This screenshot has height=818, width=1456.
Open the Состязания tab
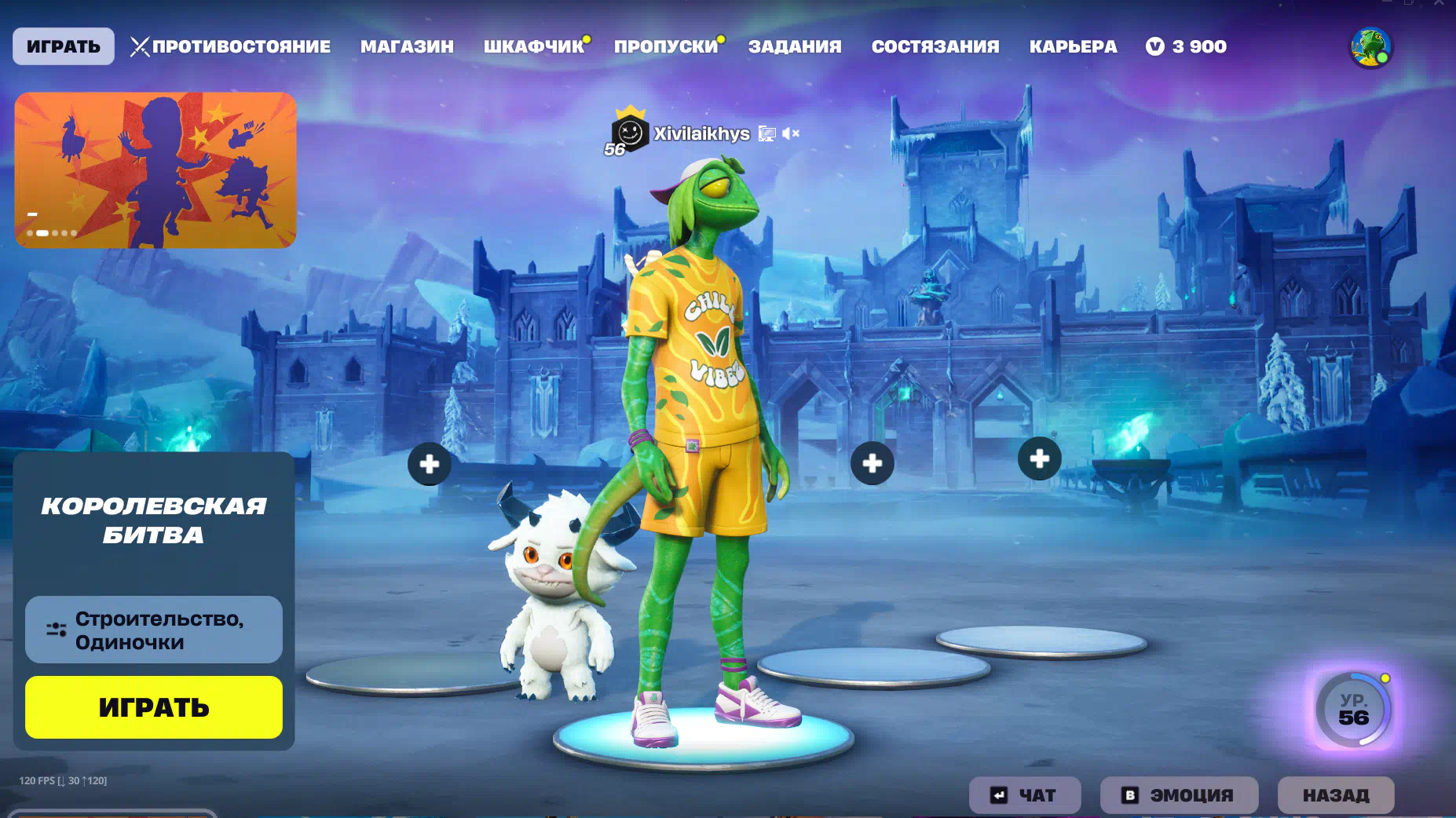pos(935,46)
